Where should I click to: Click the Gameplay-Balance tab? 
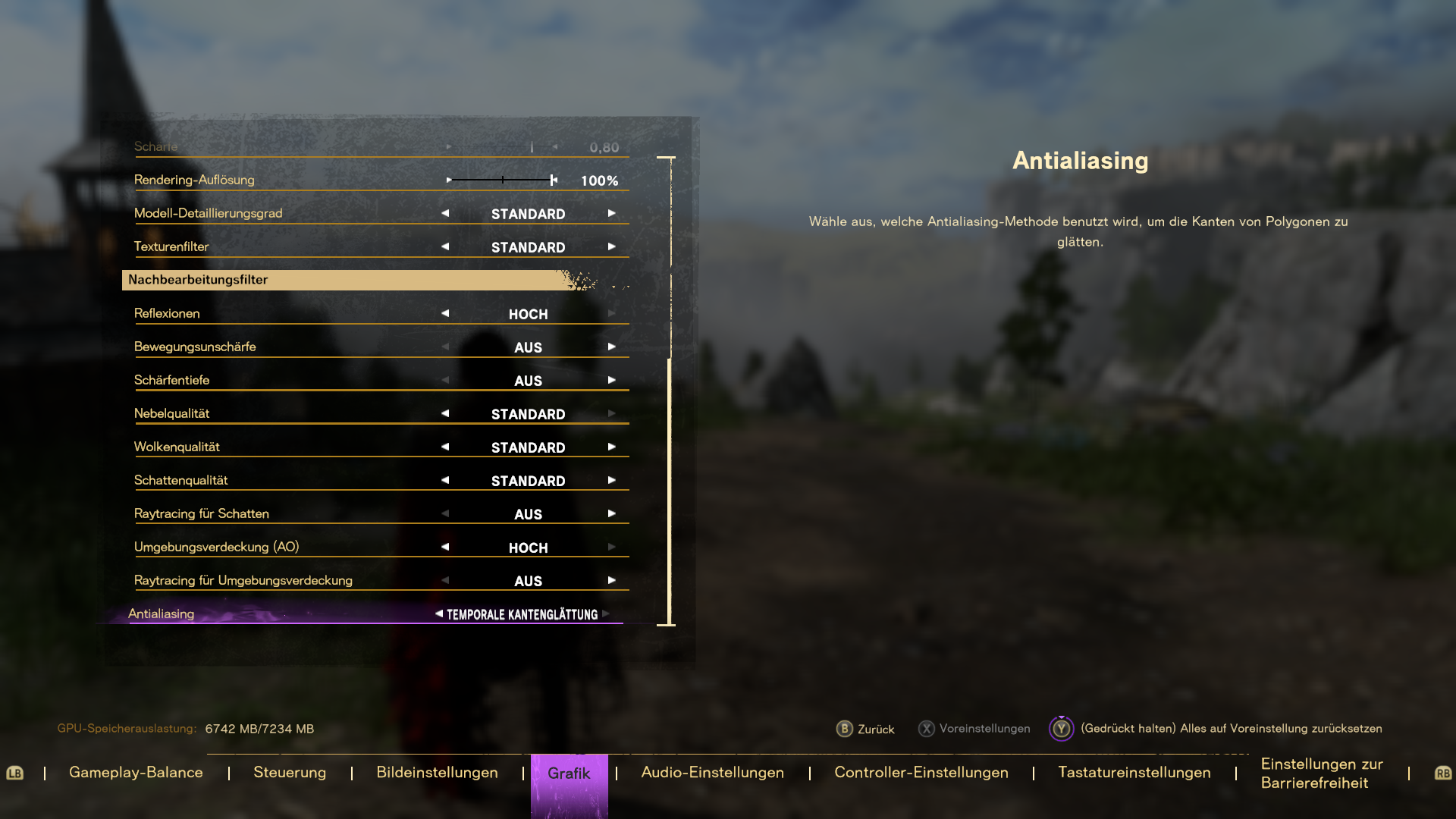(136, 772)
